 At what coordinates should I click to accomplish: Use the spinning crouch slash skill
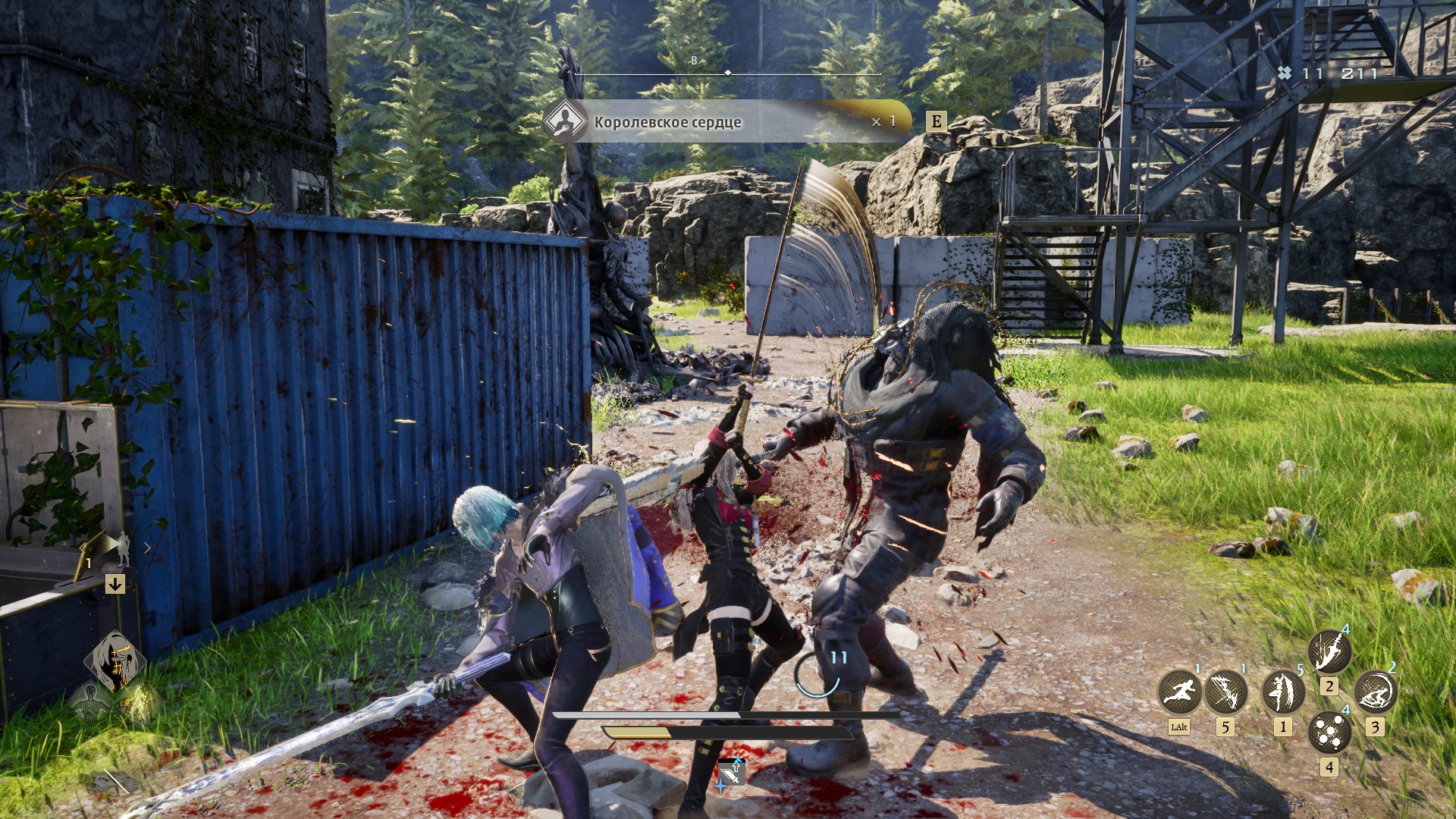click(1376, 692)
